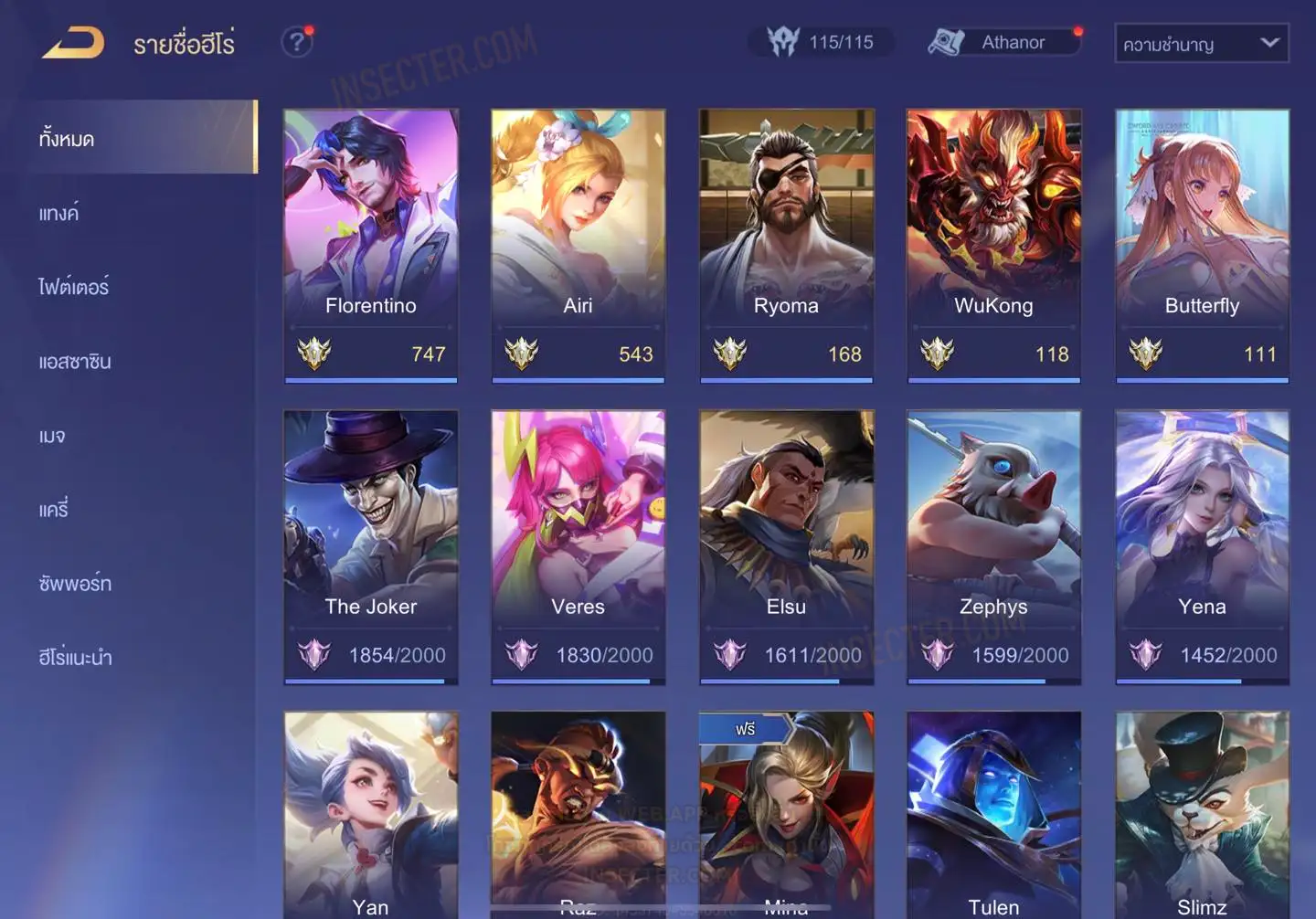1316x919 pixels.
Task: Filter heroes by เมจ tab
Action: [x=52, y=436]
